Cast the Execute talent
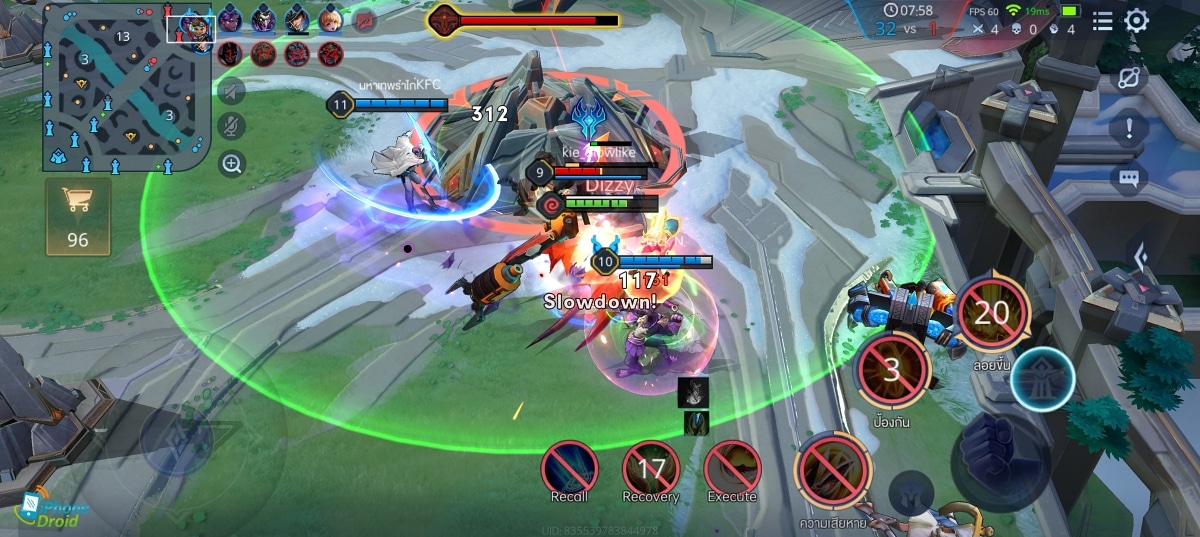 point(732,468)
